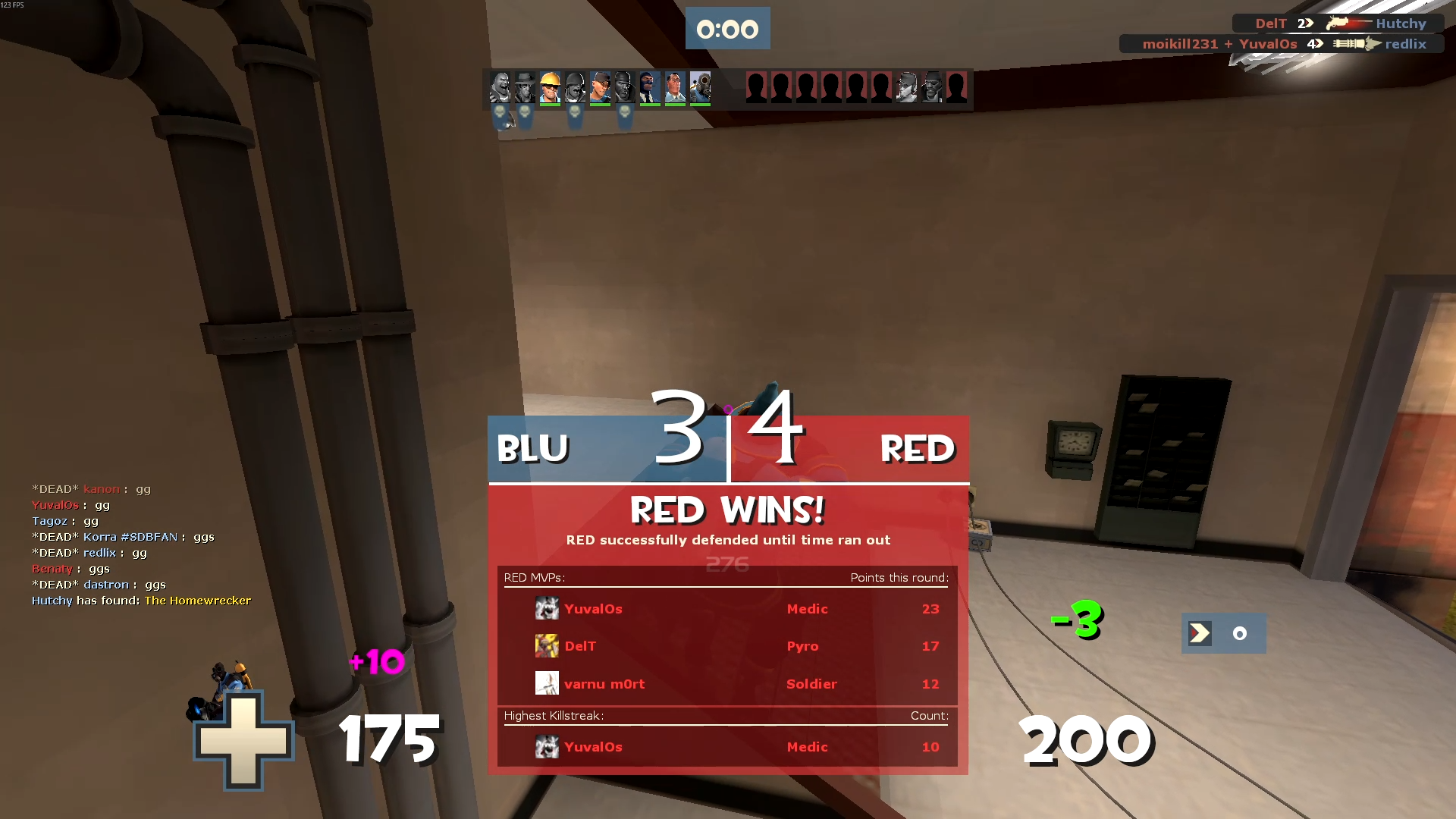The image size is (1456, 819).
Task: Select Korra #SDBFAN's chat message
Action: pyautogui.click(x=123, y=537)
